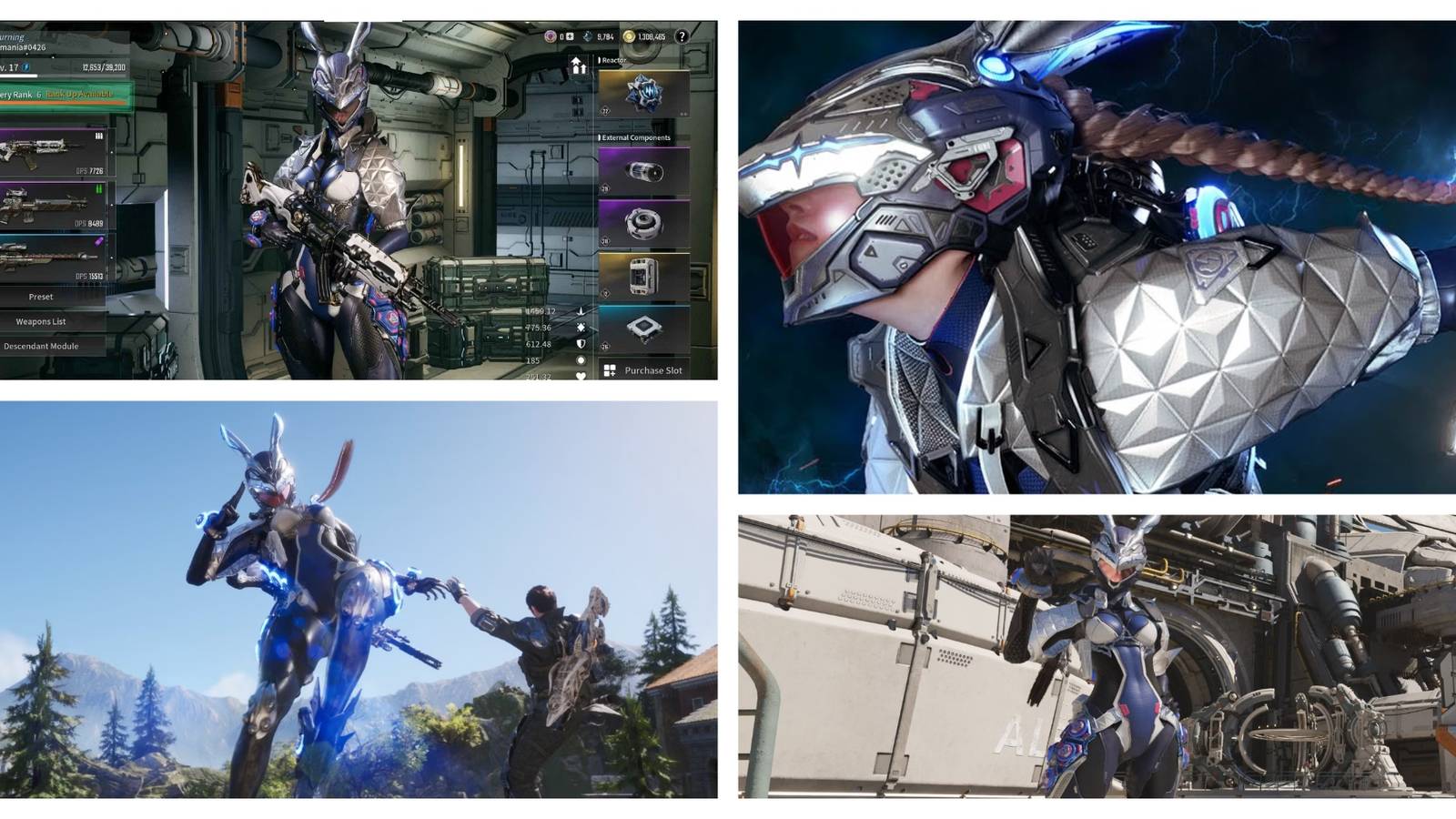
Task: Collapse the External Components section header
Action: 637,136
